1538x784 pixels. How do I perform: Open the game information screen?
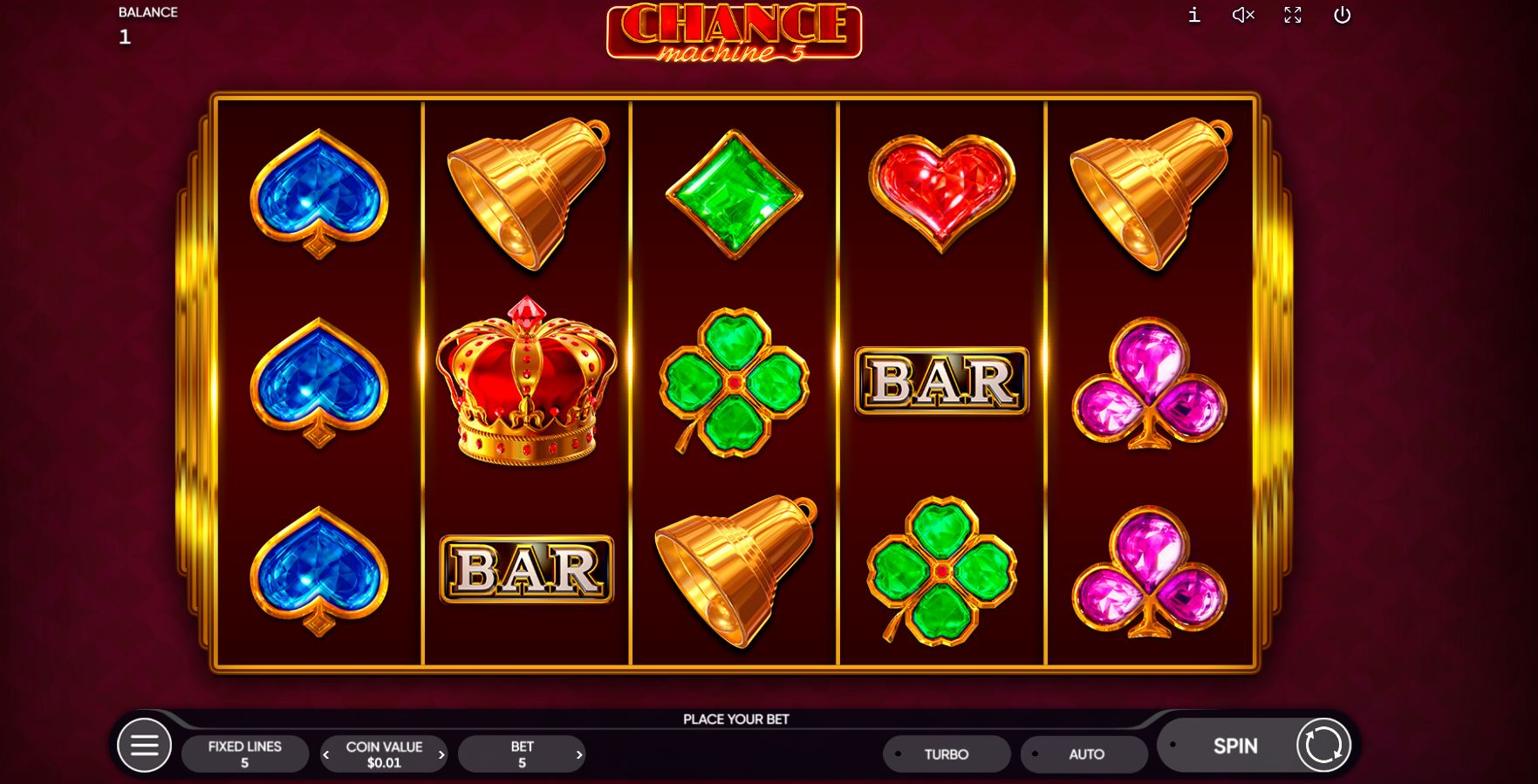1193,15
